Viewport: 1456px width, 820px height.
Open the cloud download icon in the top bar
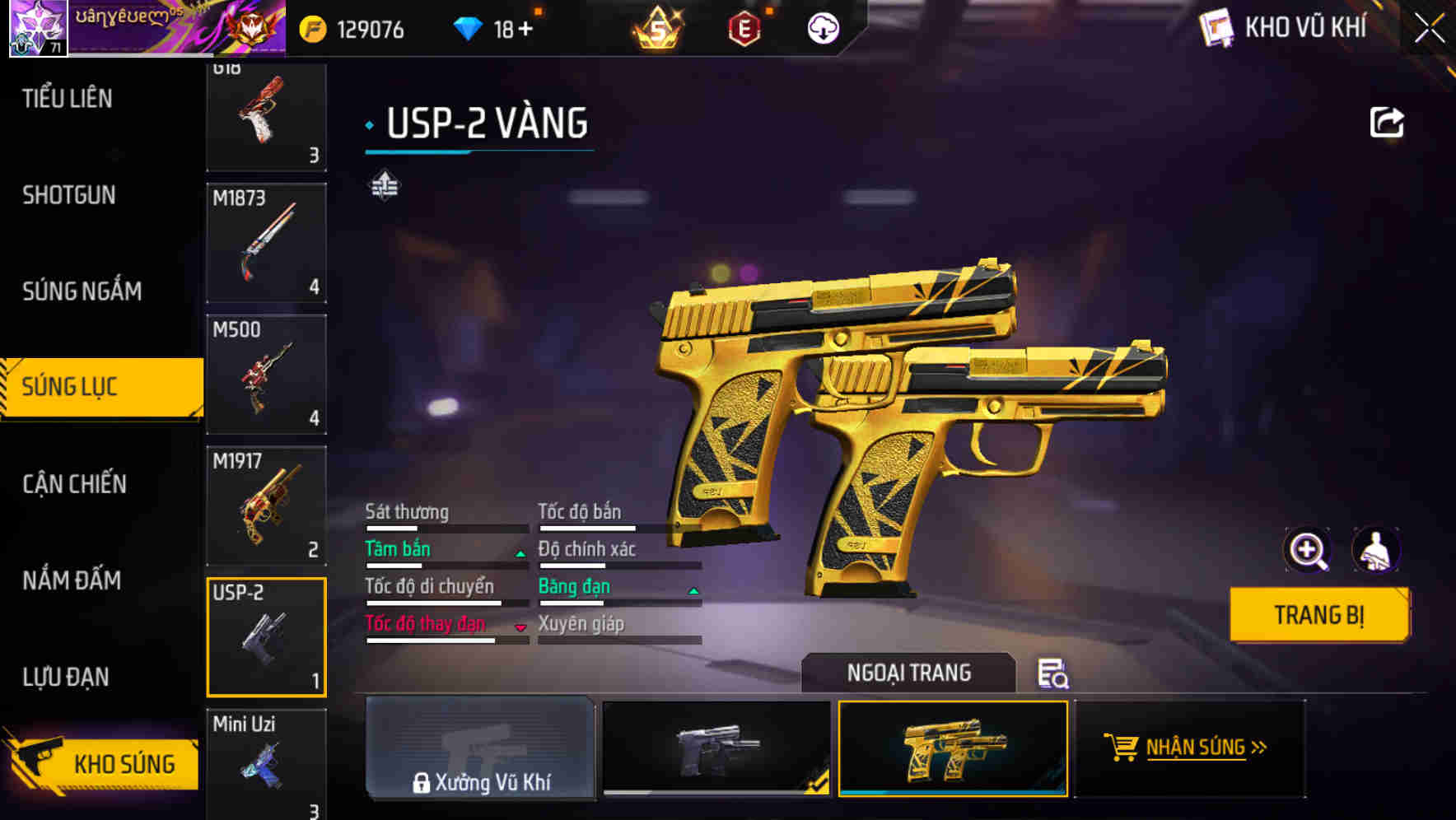(x=821, y=27)
